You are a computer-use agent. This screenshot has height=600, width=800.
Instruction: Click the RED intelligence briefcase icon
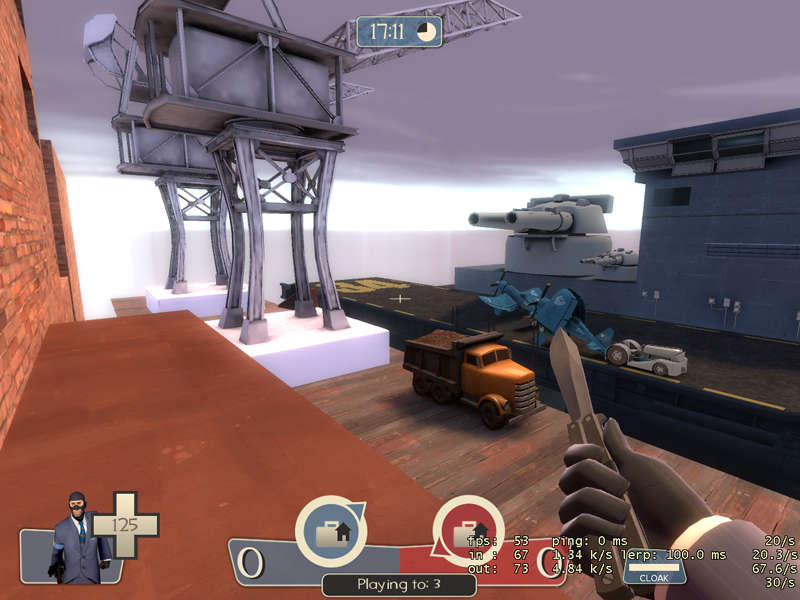(x=467, y=532)
